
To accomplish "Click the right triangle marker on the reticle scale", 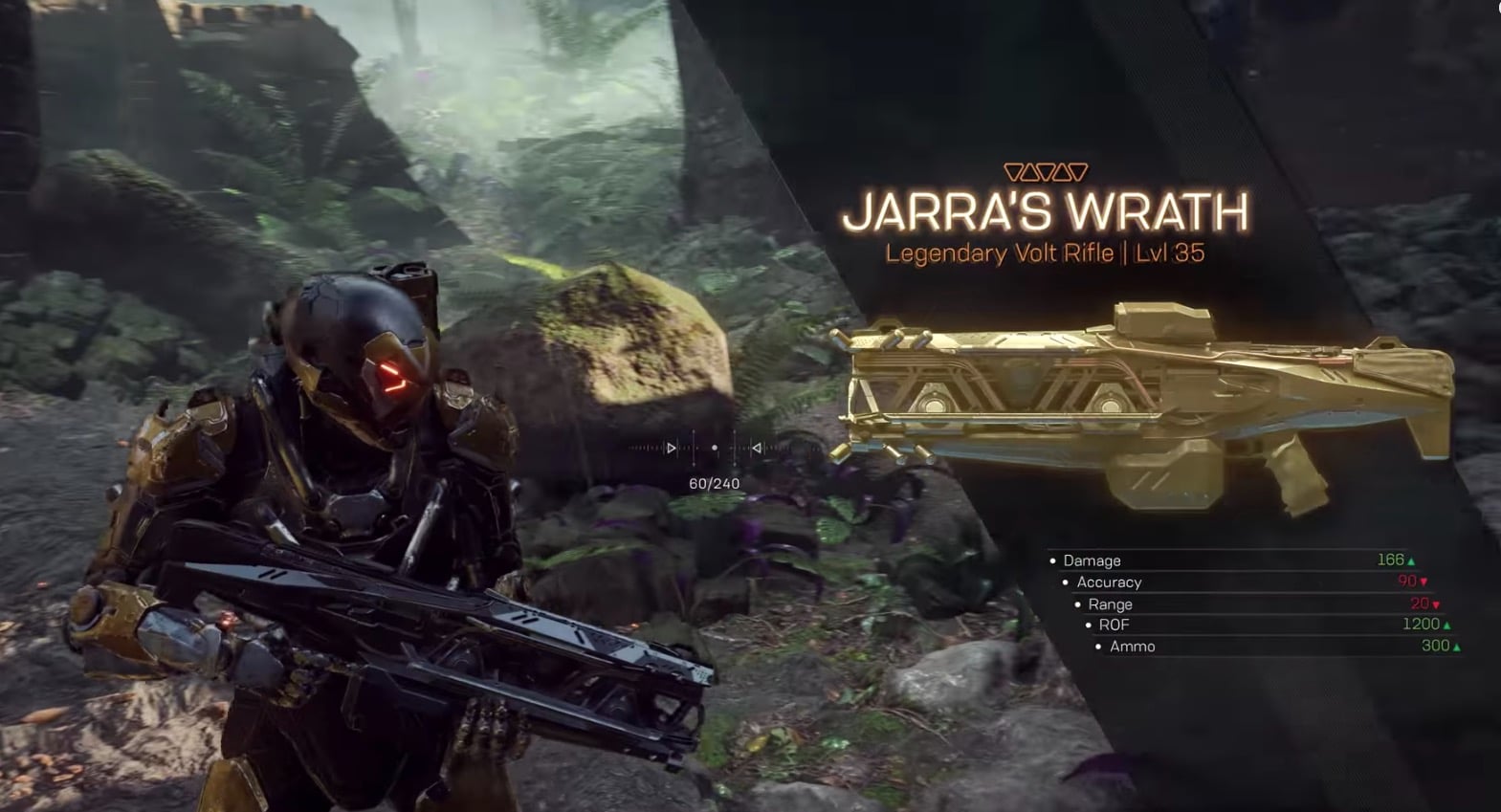I will click(x=757, y=448).
